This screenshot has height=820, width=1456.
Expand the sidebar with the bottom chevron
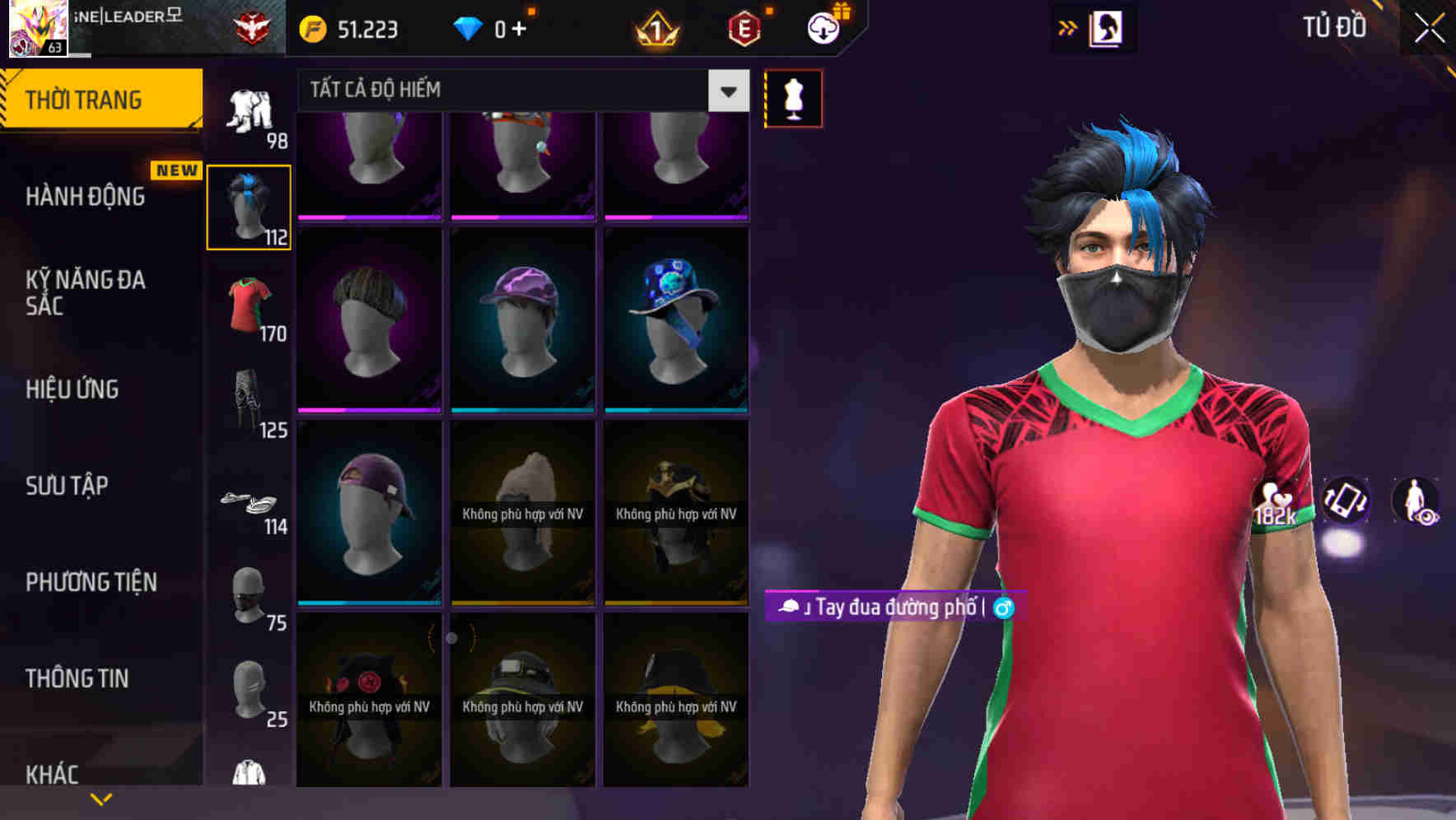tap(100, 797)
